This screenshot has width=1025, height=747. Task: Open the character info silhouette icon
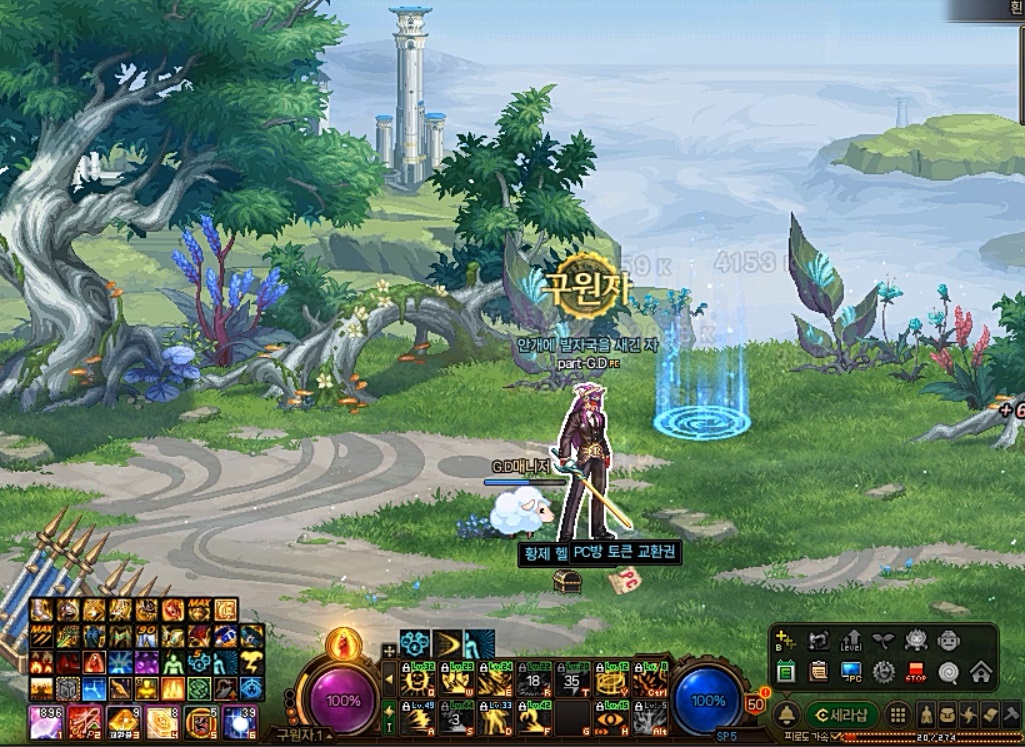(927, 714)
